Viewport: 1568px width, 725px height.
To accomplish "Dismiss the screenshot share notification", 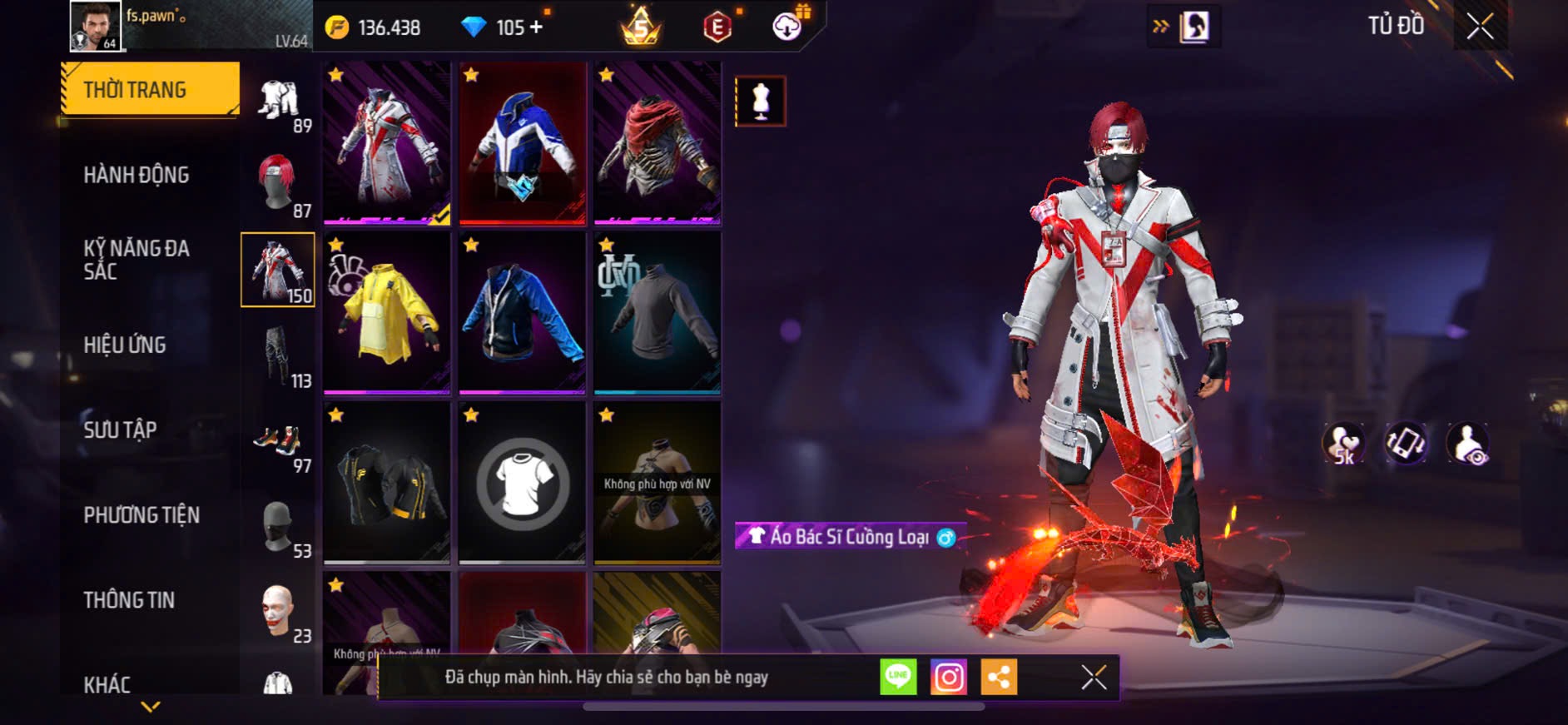I will [1094, 678].
